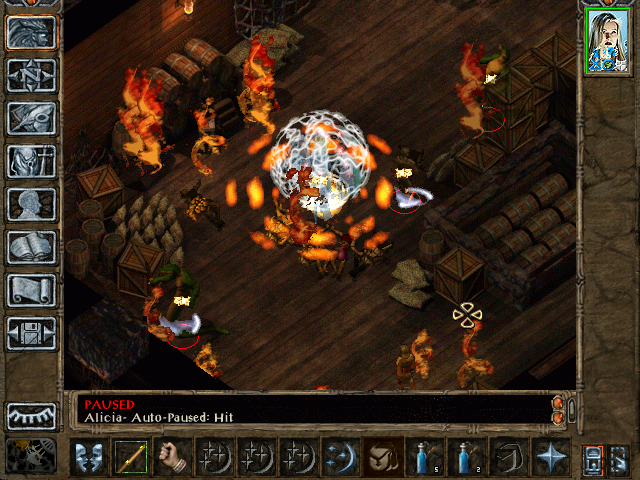This screenshot has width=640, height=480.
Task: Open options via the floppy disk icon
Action: 31,333
